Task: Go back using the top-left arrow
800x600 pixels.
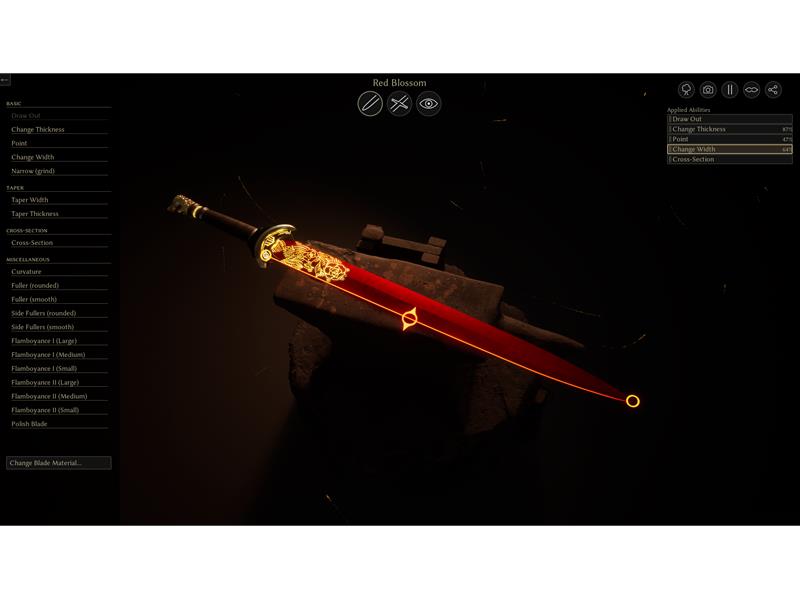Action: click(5, 80)
